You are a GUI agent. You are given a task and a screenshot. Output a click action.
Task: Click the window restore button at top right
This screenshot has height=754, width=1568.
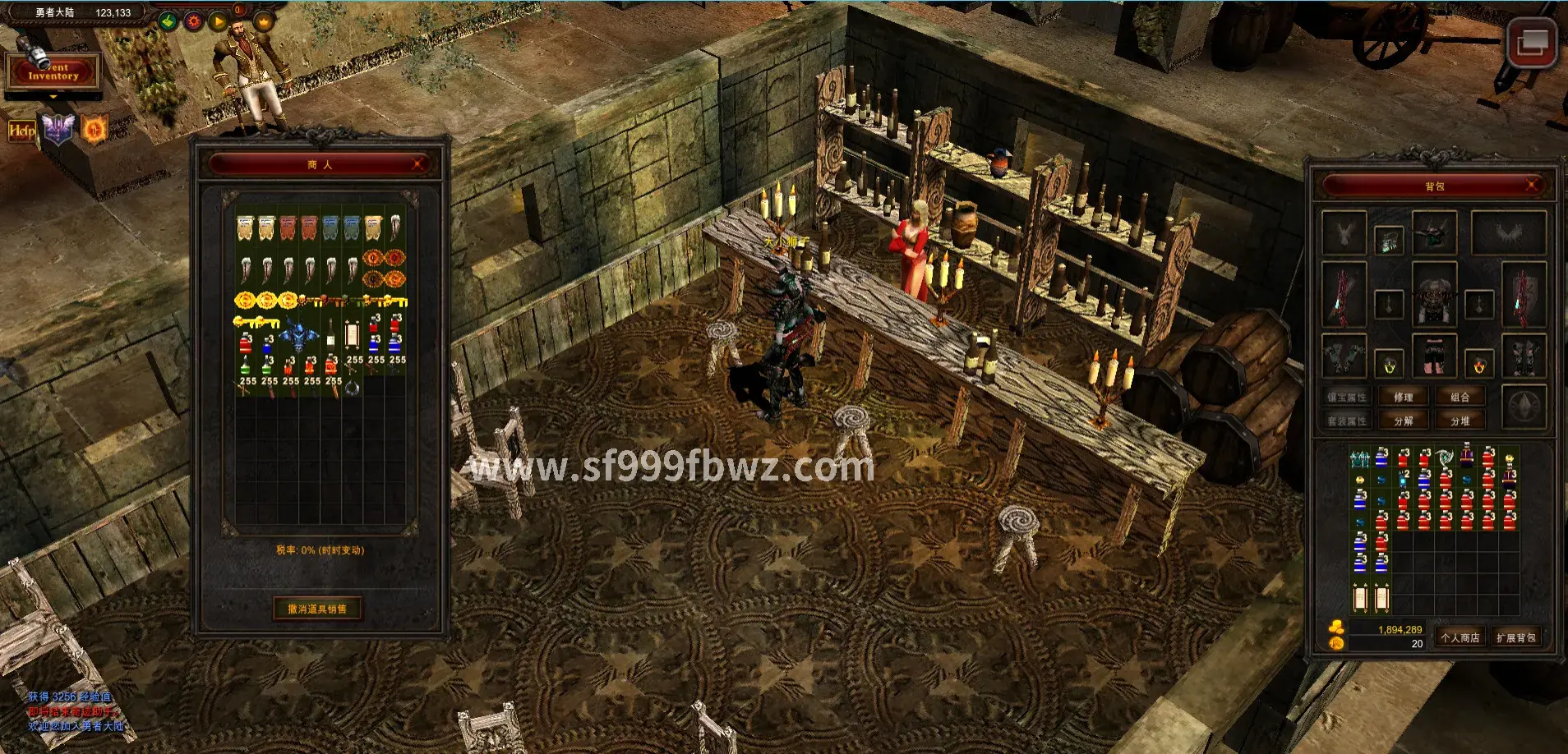1532,42
